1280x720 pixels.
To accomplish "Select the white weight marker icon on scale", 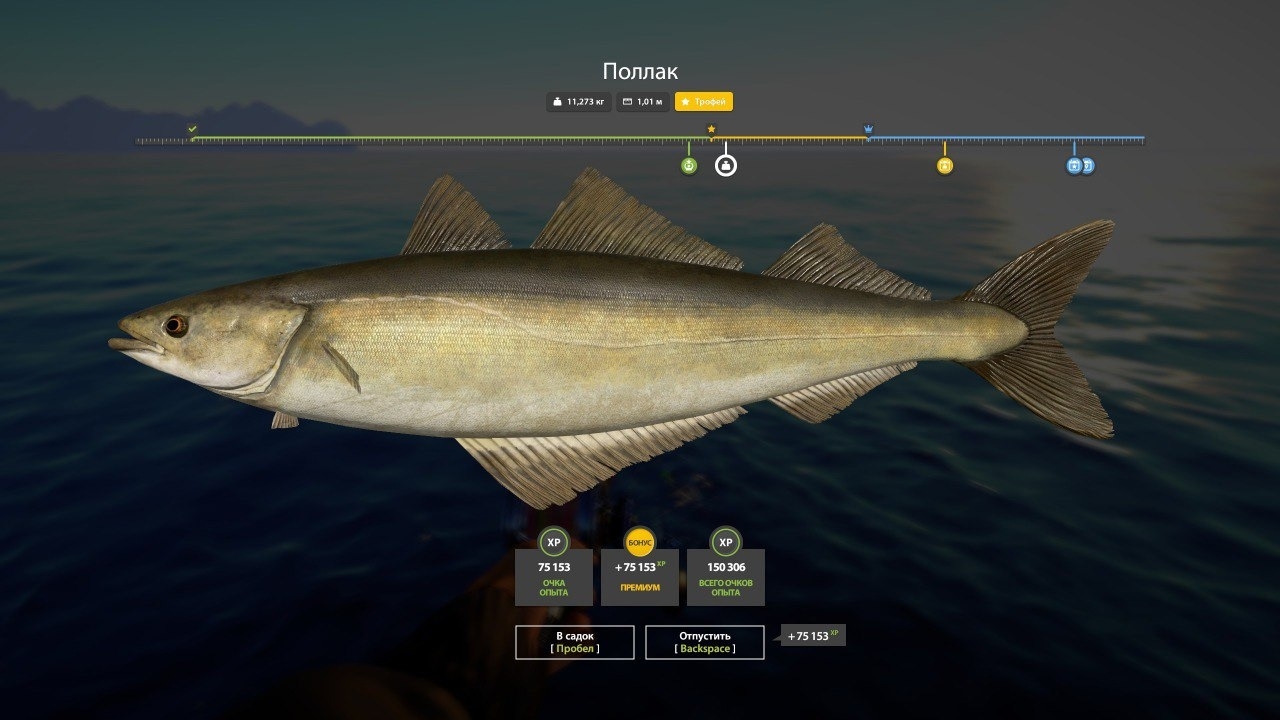I will [x=727, y=165].
